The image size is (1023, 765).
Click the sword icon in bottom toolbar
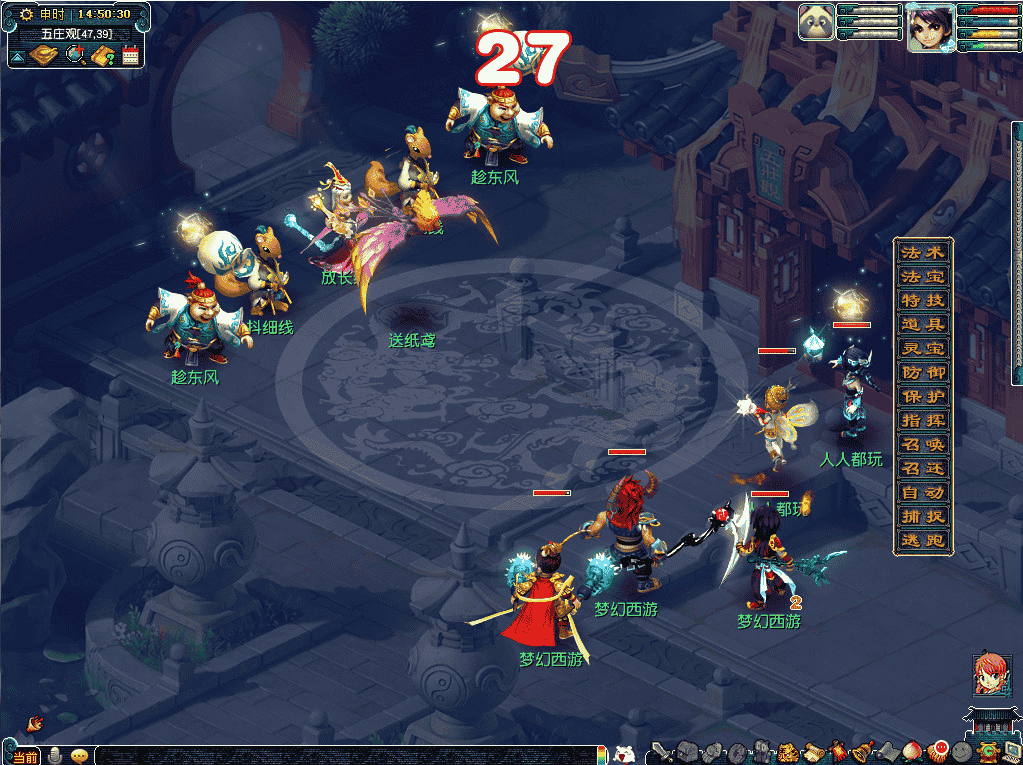coord(660,752)
